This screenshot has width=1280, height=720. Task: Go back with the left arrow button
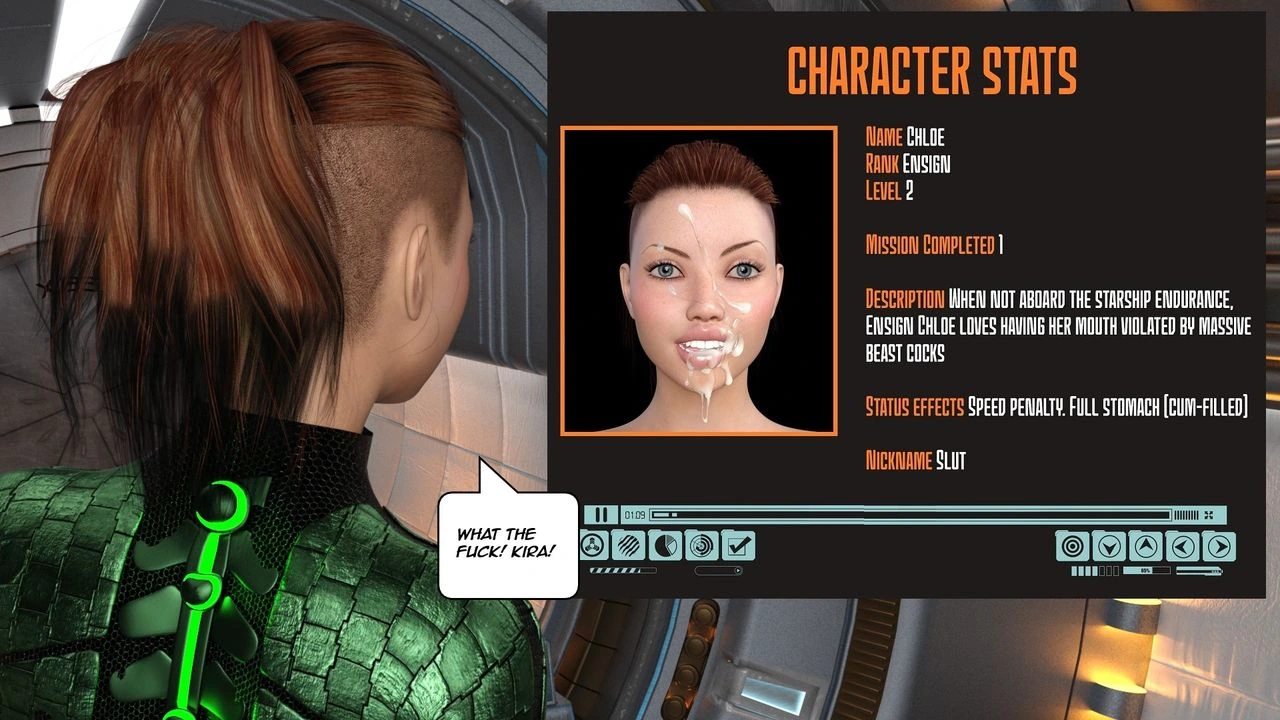click(1182, 546)
